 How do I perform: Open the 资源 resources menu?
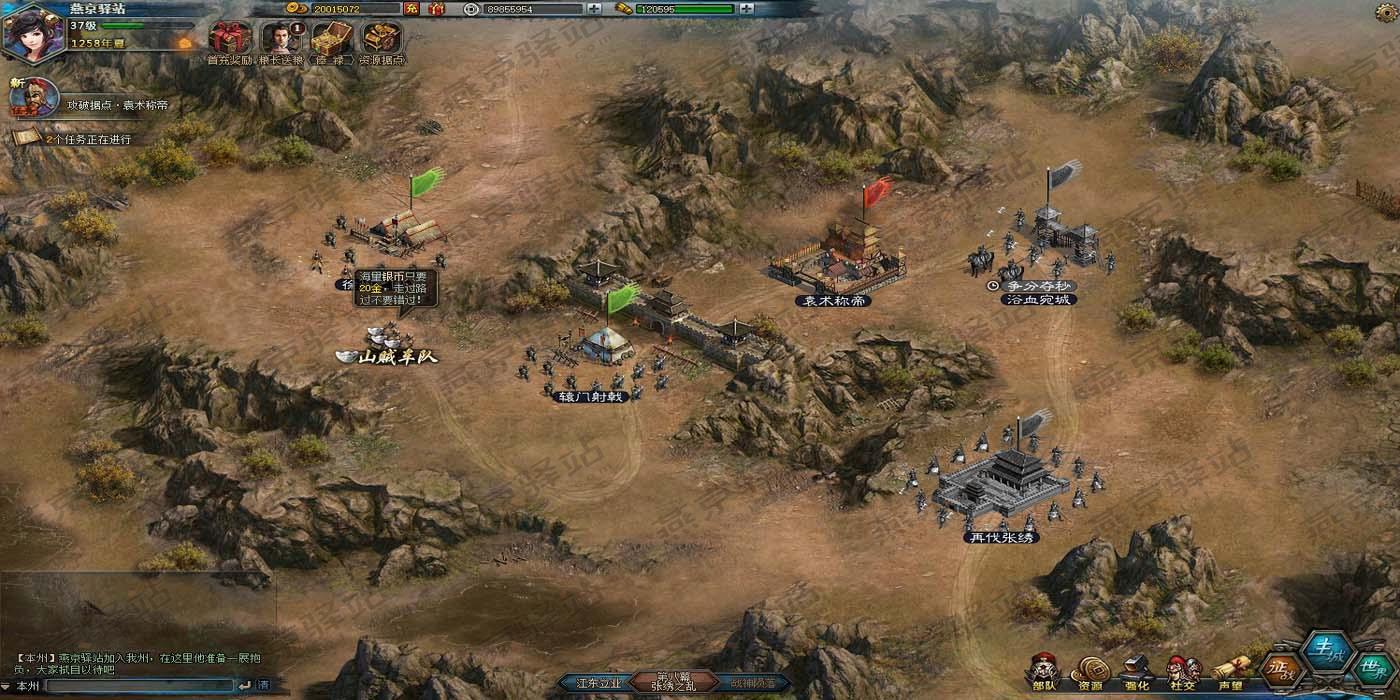[x=1090, y=672]
